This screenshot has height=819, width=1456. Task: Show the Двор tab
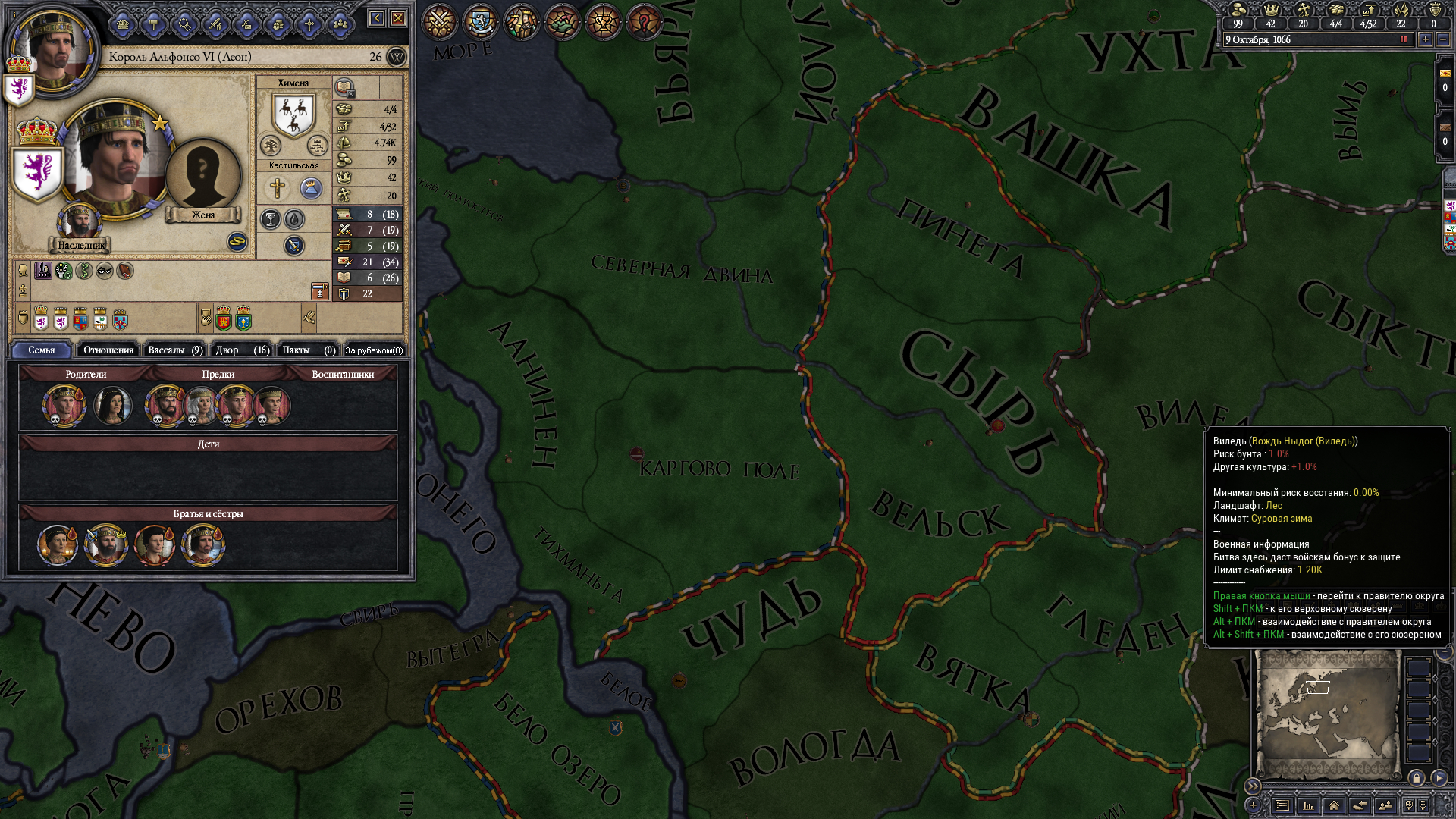(241, 350)
